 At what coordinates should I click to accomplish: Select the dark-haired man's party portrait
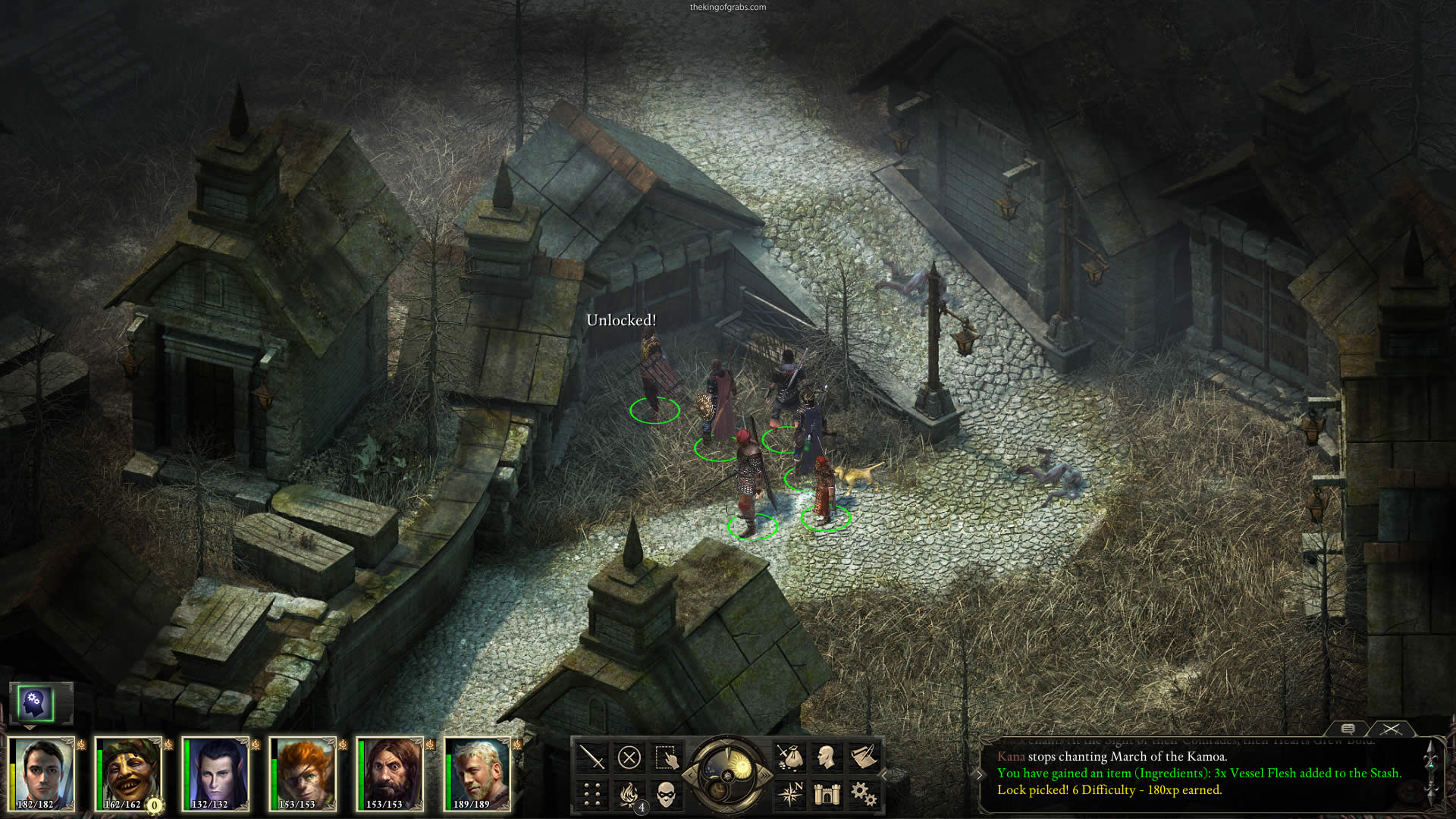point(41,773)
